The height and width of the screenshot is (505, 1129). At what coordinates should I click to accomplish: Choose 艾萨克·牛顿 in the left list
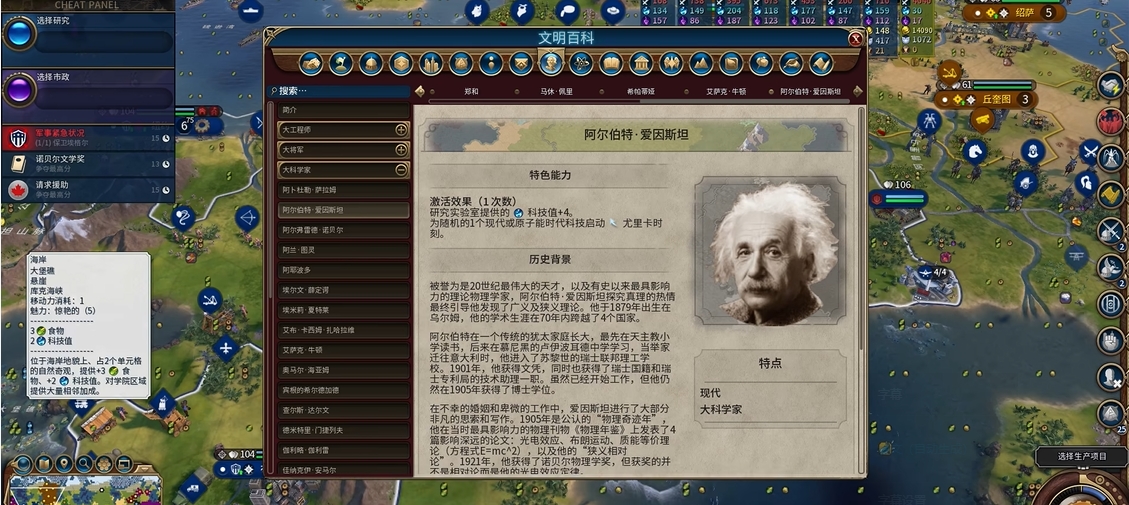point(343,350)
